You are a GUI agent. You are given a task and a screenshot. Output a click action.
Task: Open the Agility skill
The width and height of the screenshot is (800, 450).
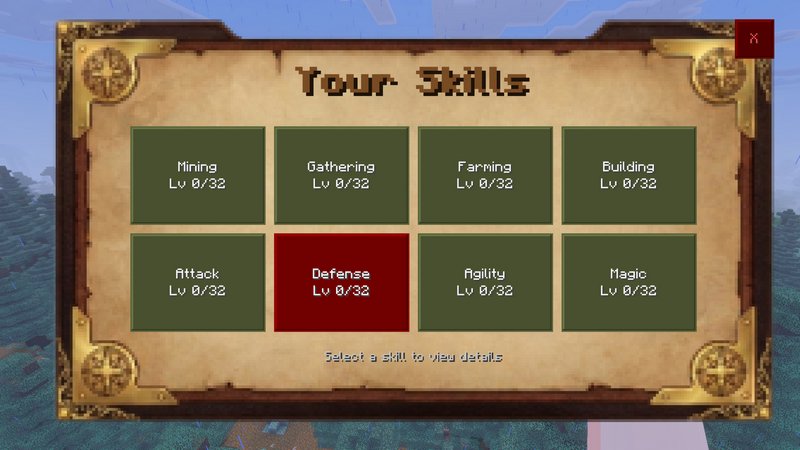tap(485, 282)
